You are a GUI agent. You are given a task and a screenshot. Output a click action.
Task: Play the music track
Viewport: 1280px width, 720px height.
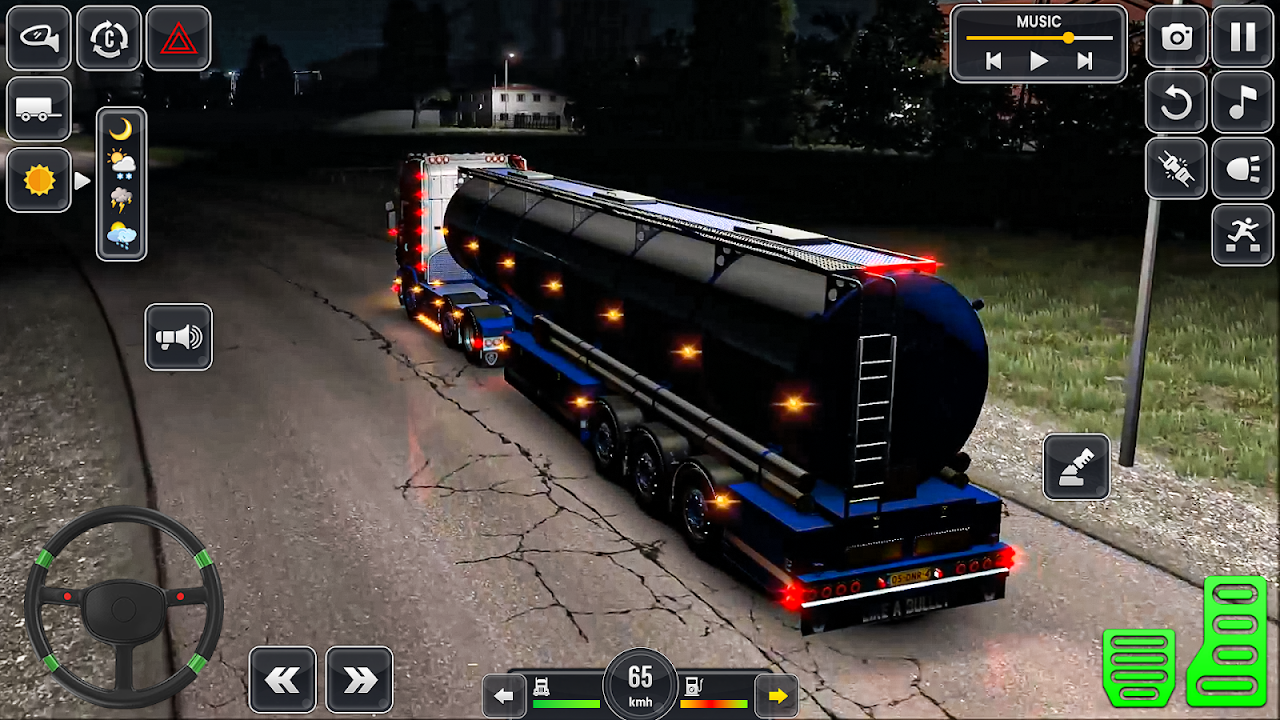coord(1039,62)
